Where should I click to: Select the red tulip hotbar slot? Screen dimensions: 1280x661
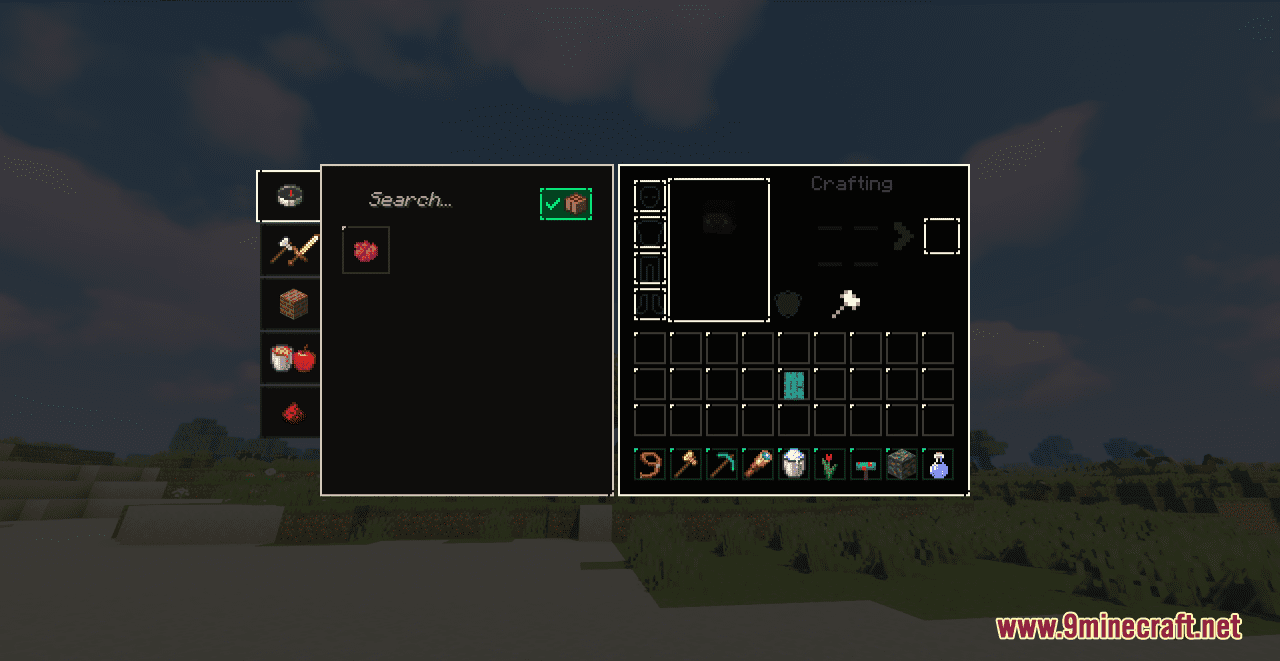click(830, 464)
